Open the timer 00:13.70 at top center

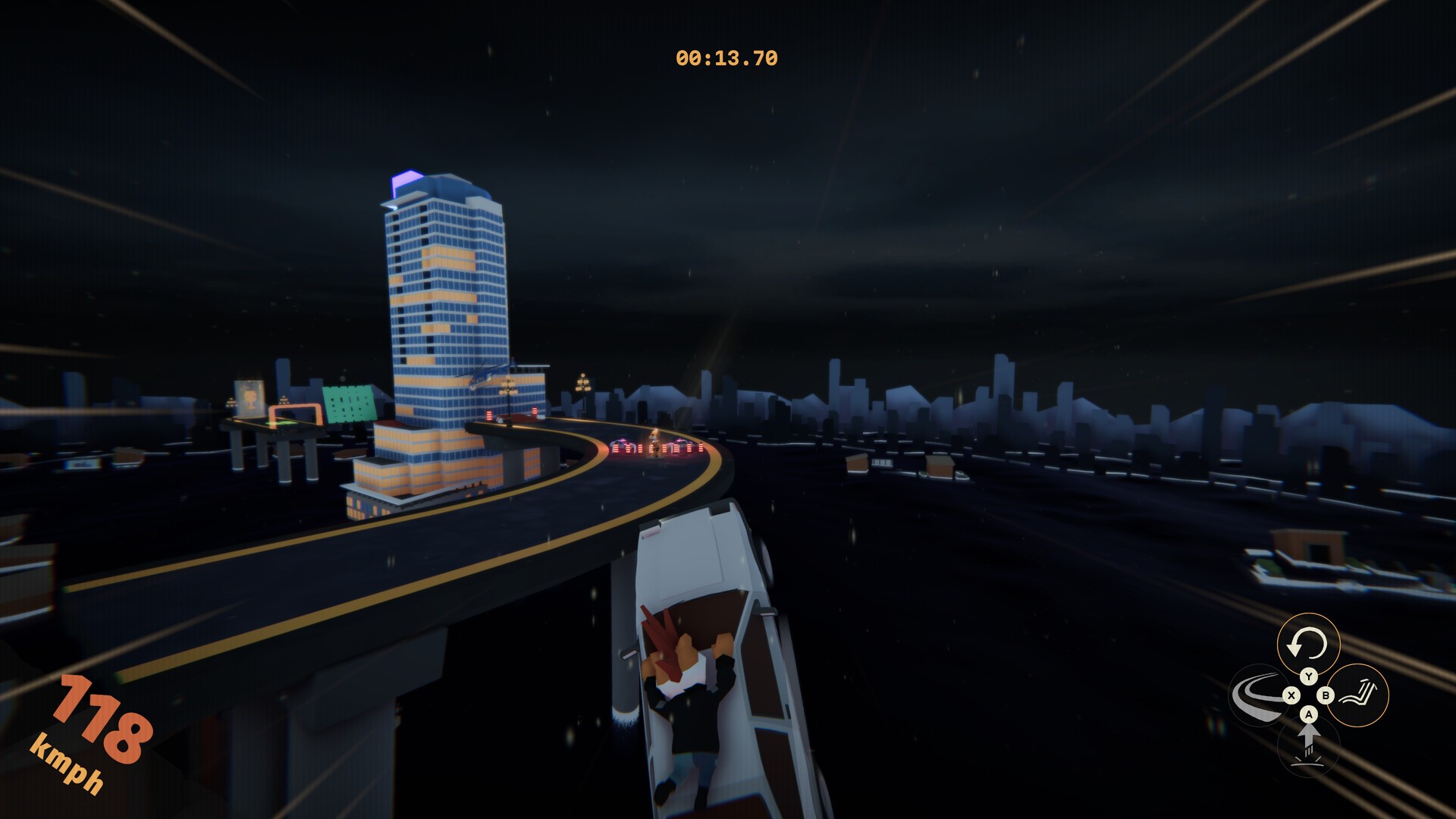pos(726,55)
